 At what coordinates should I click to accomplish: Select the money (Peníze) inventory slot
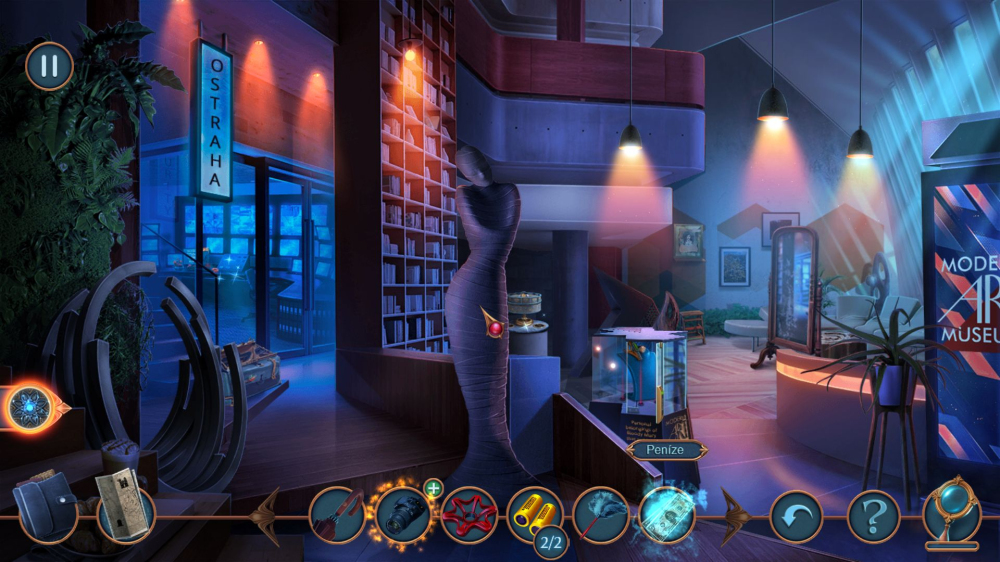(667, 514)
